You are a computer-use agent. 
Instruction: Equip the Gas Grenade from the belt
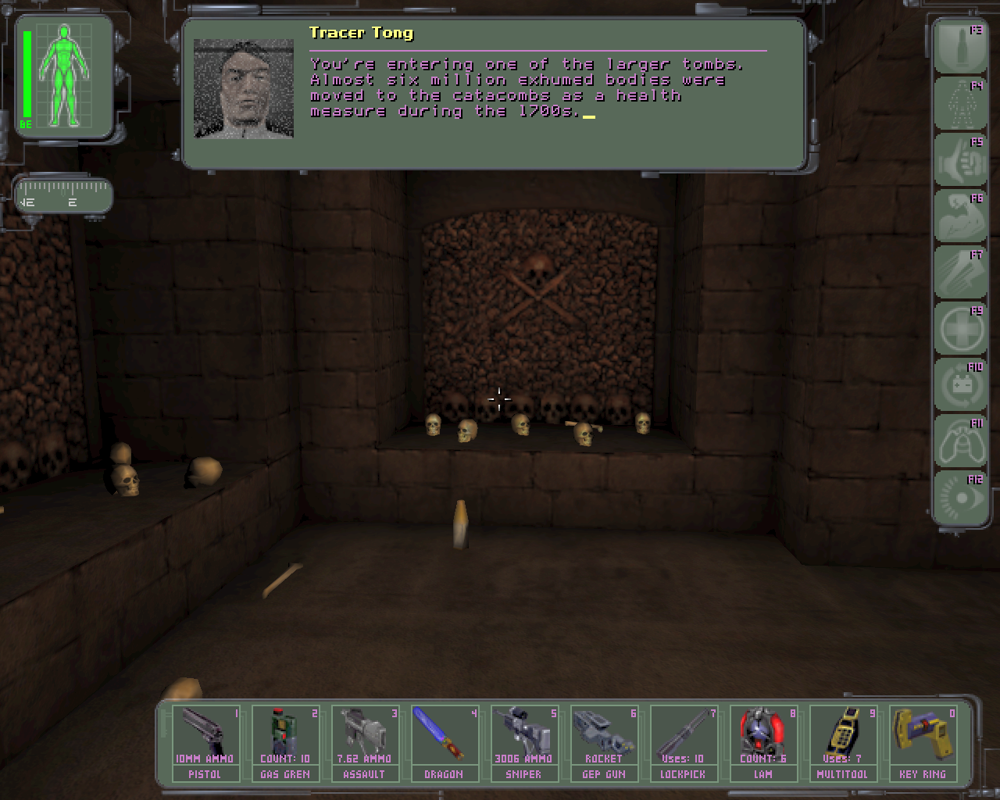[x=285, y=742]
